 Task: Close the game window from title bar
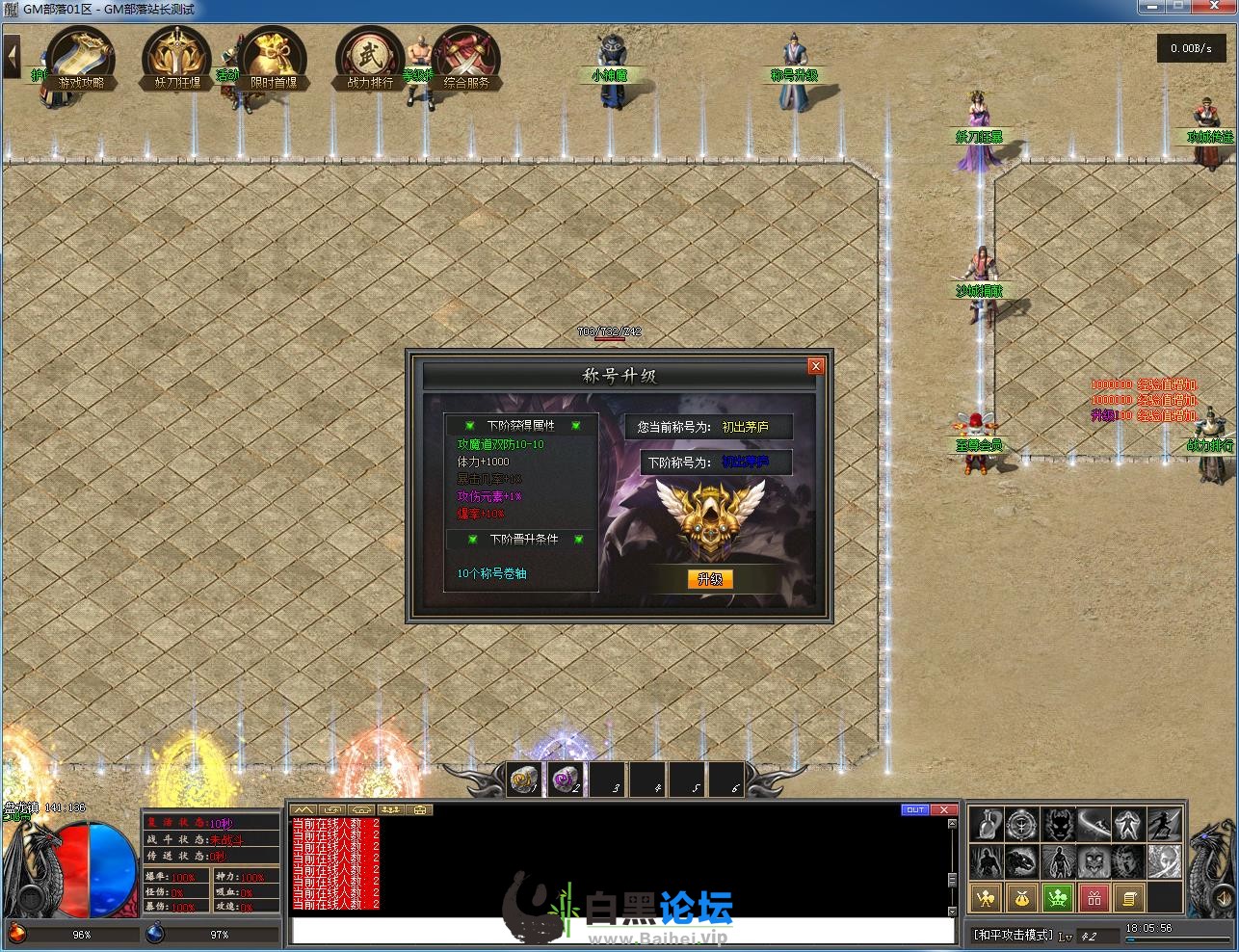tap(1216, 8)
